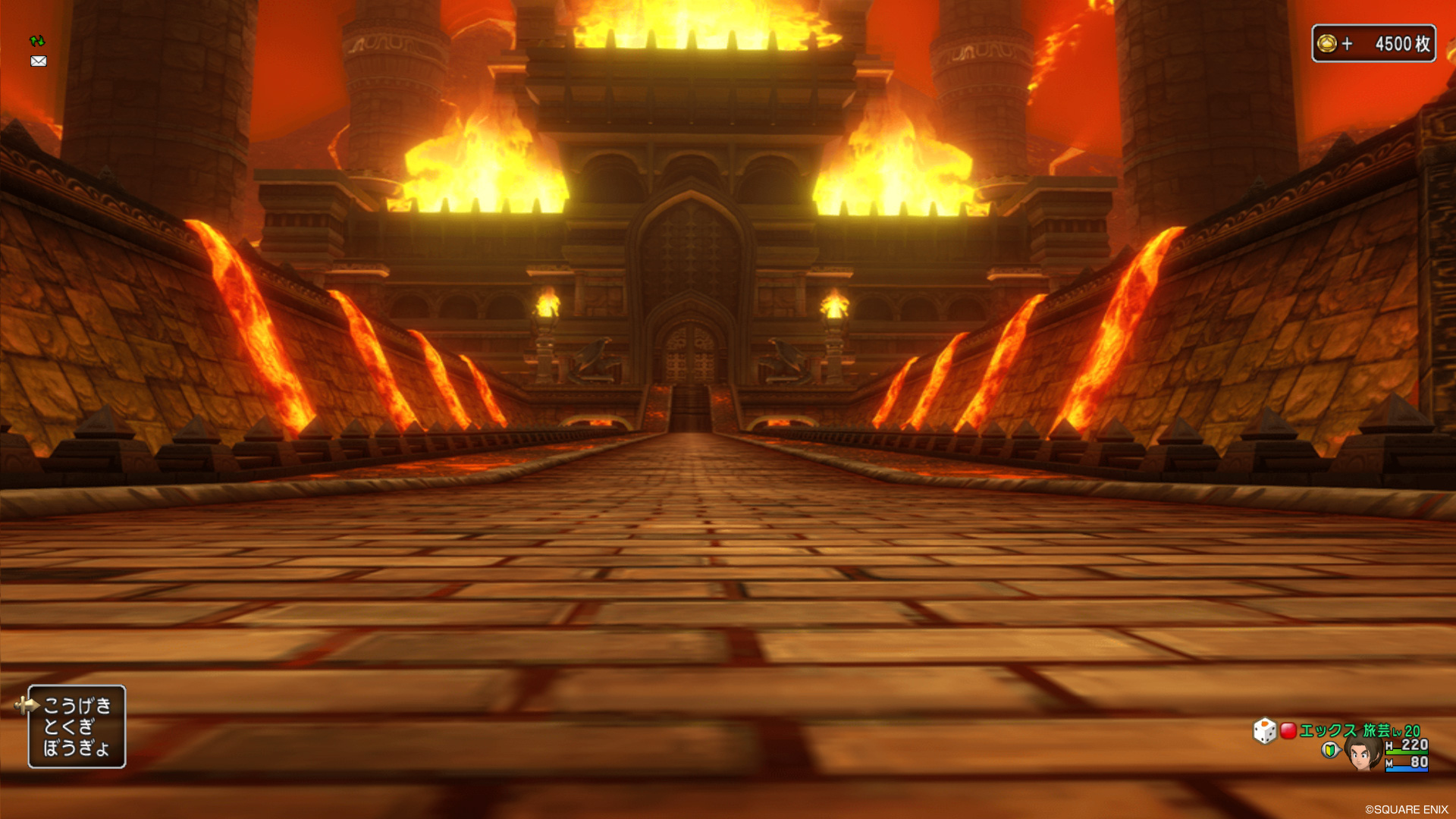1456x819 pixels.
Task: Click the beginner mark speech bubble
Action: click(1329, 749)
